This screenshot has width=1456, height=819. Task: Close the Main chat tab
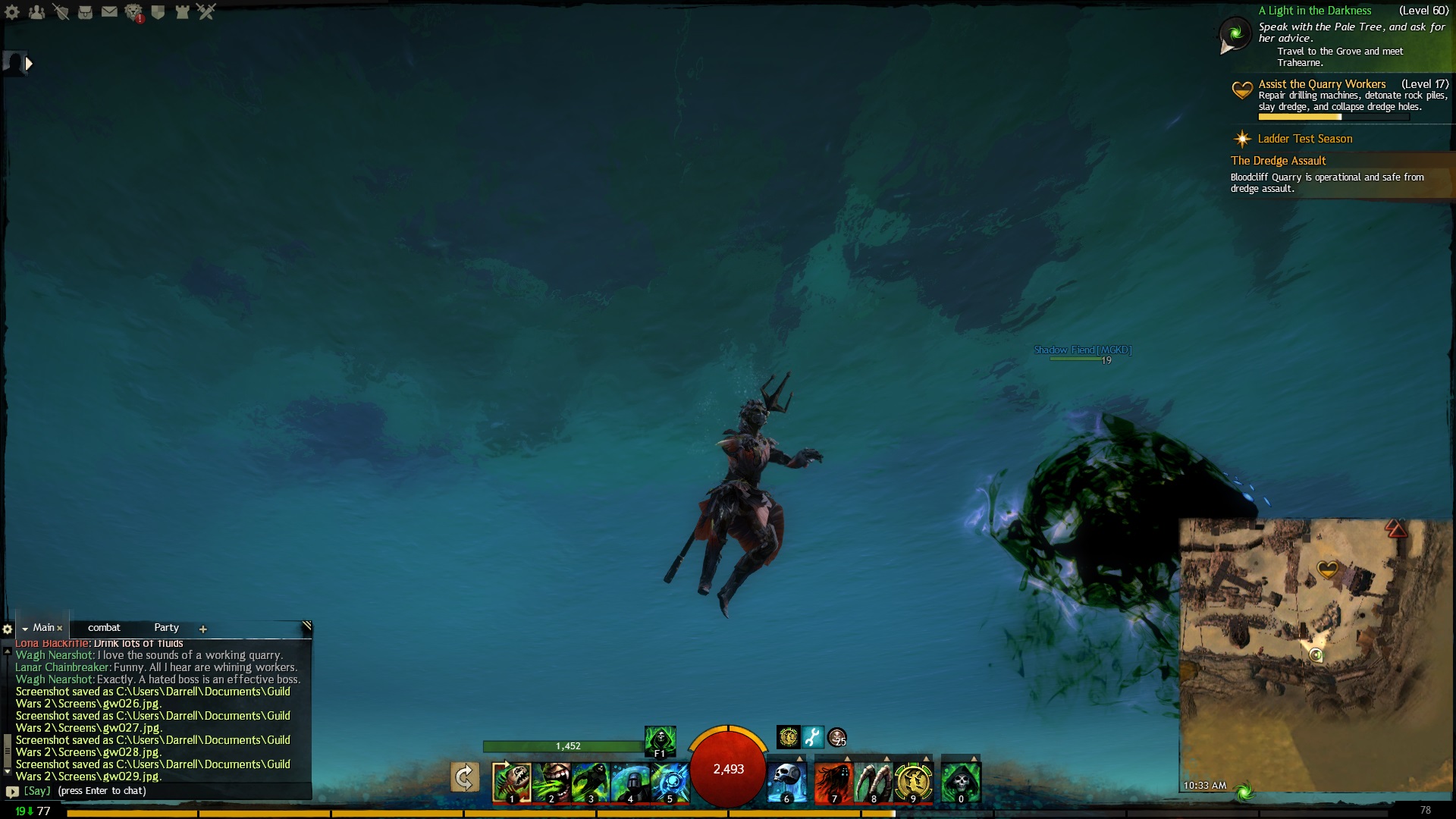tap(59, 629)
